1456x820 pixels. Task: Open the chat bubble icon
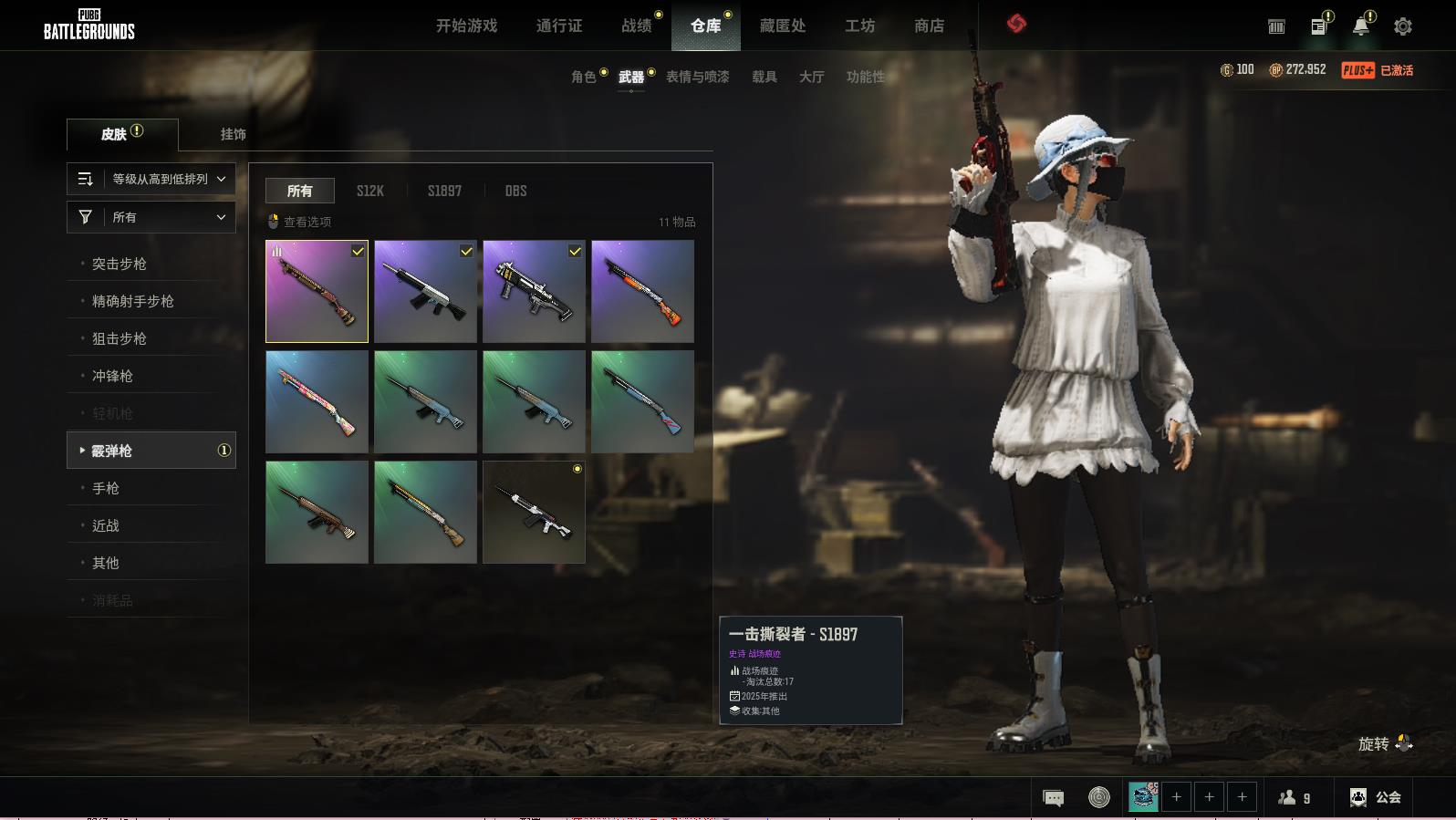point(1053,798)
